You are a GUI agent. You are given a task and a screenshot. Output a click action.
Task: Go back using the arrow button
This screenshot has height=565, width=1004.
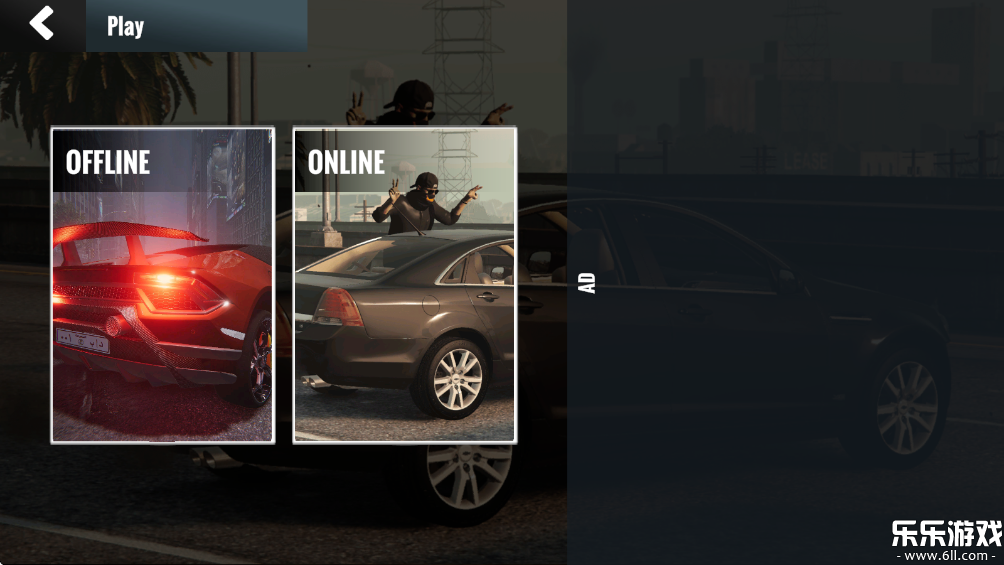coord(41,23)
